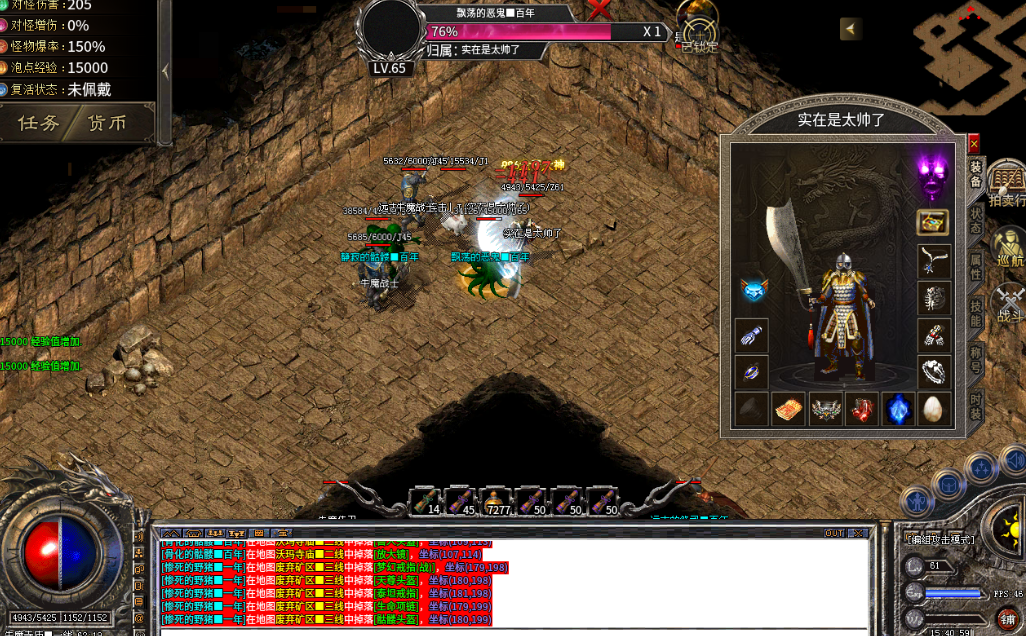
Task: Switch to the 状态 status tab
Action: 976,221
